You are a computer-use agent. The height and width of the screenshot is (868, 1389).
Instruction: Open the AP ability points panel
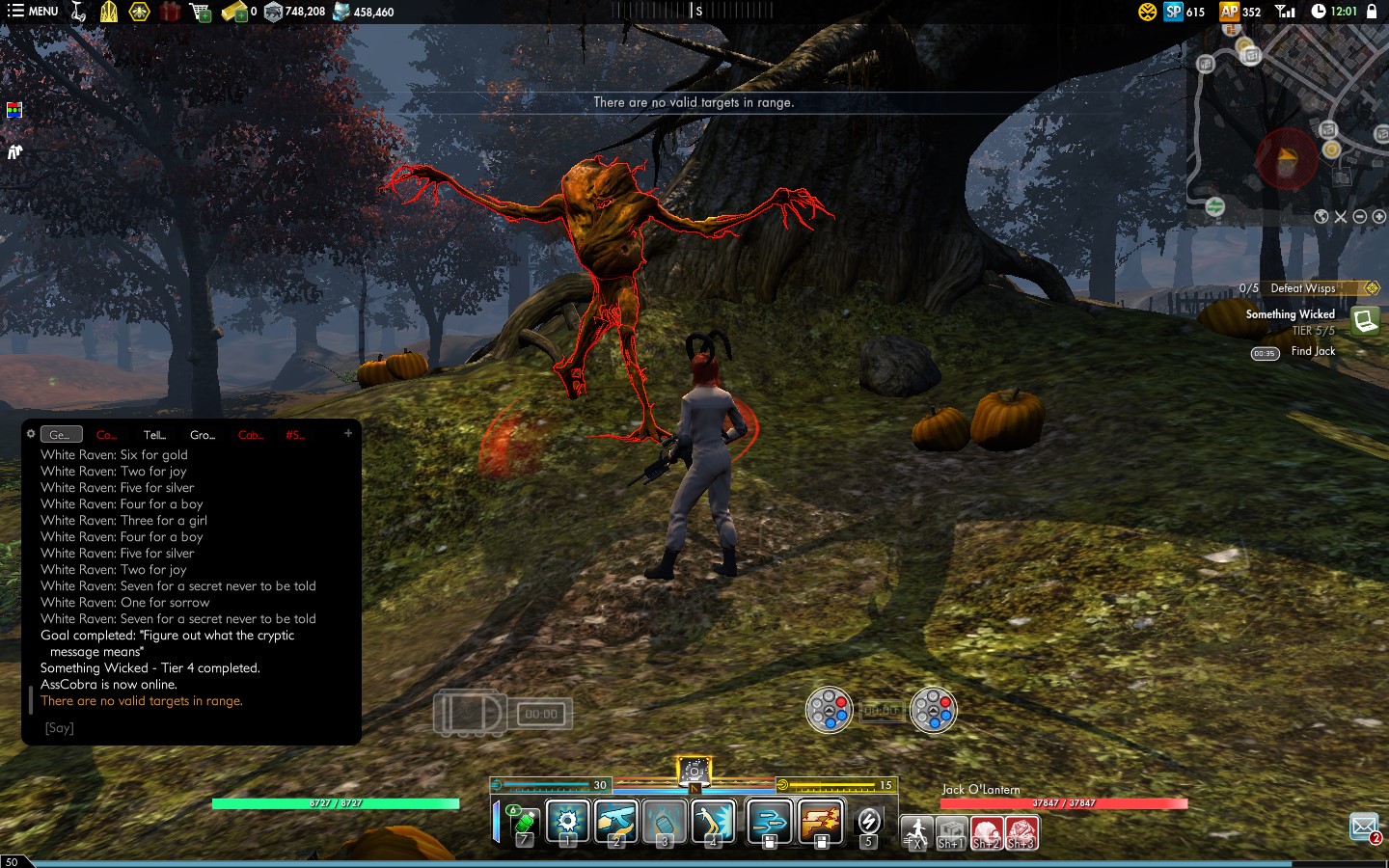1239,12
